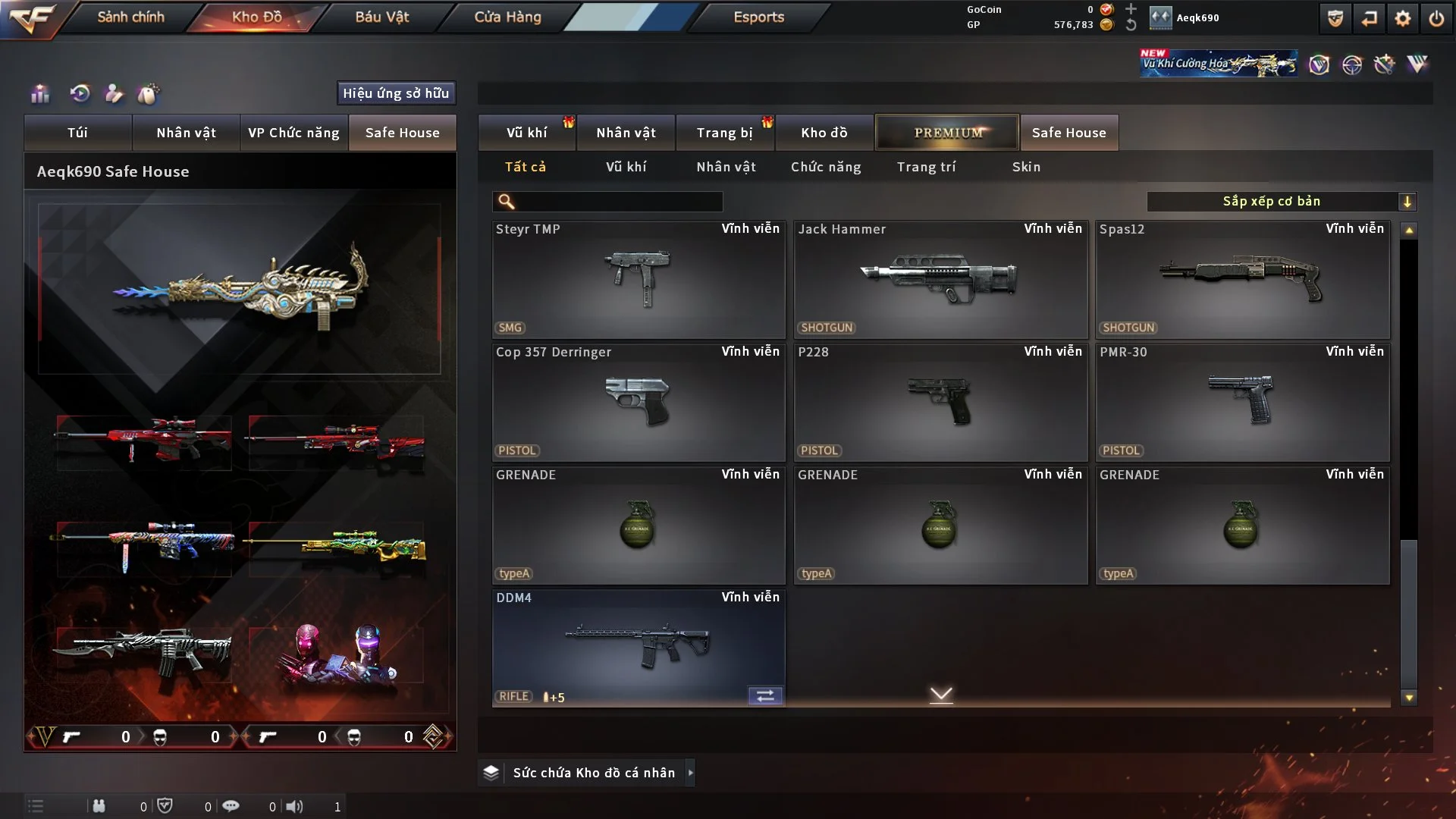Select the DDM4 rifle tile
Image resolution: width=1456 pixels, height=819 pixels.
click(639, 648)
